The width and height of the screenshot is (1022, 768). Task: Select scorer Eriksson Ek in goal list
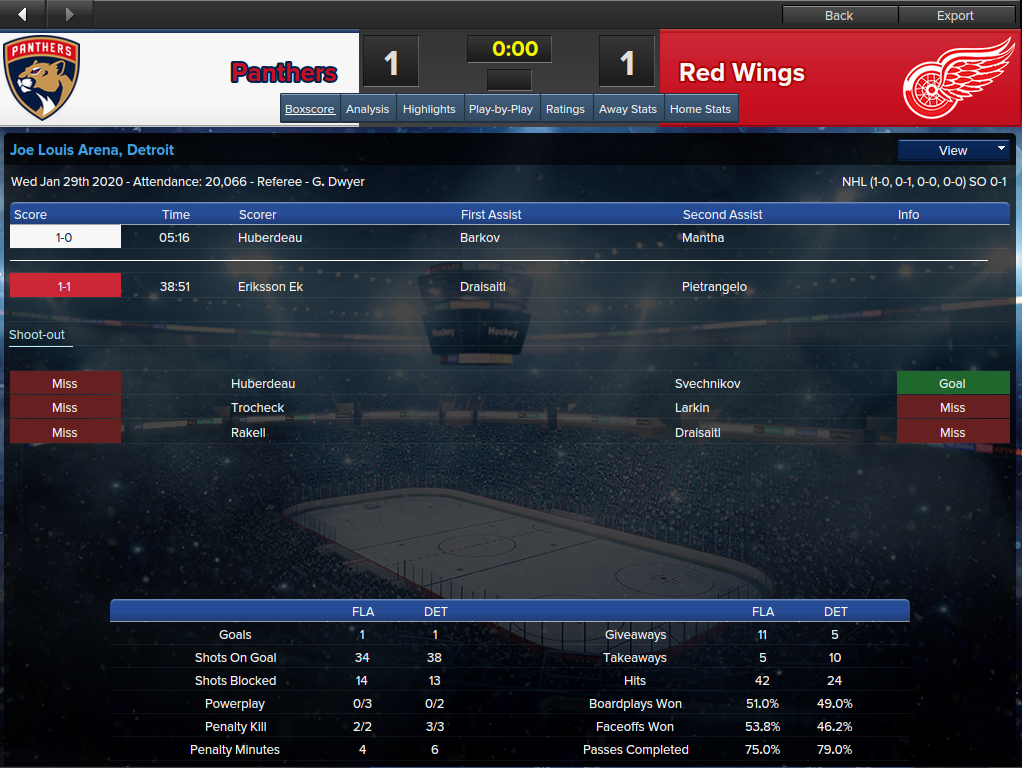(x=270, y=287)
